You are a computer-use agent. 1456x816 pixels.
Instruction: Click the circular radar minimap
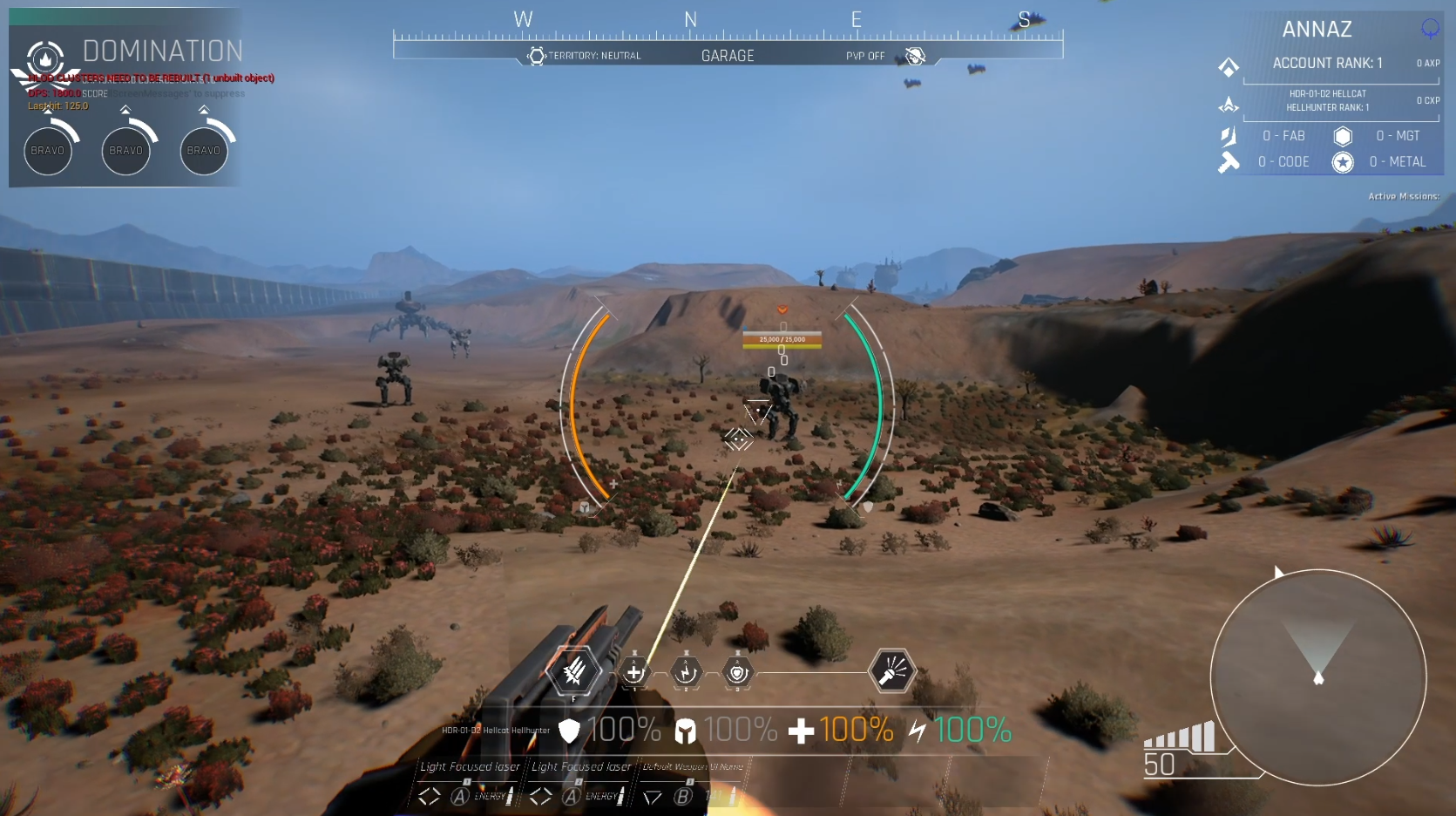1317,677
